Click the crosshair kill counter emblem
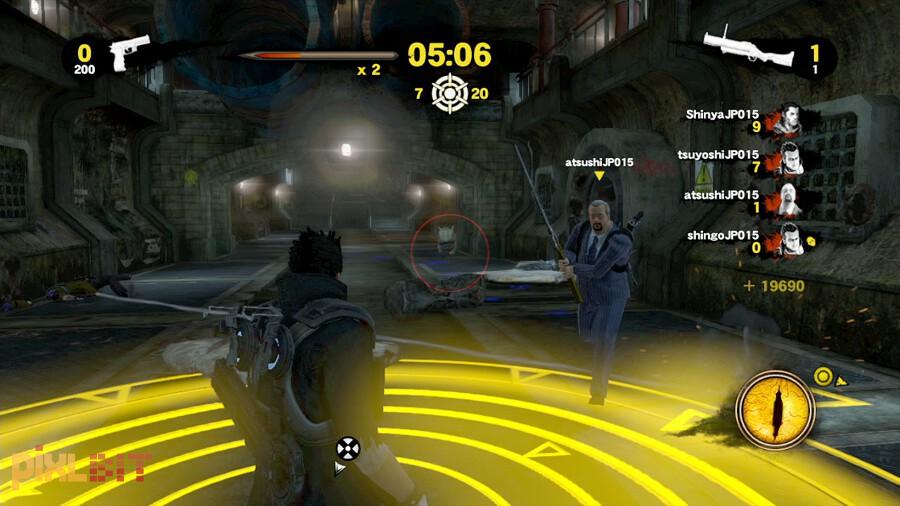Image resolution: width=900 pixels, height=506 pixels. coord(449,93)
